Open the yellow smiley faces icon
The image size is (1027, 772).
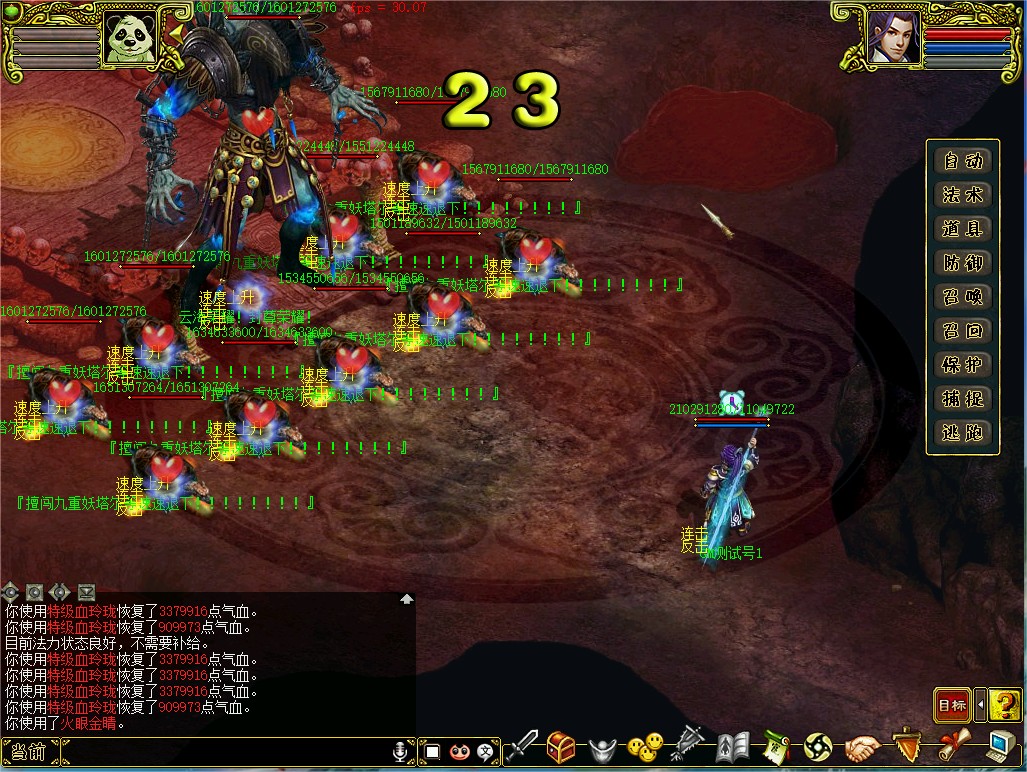click(645, 747)
